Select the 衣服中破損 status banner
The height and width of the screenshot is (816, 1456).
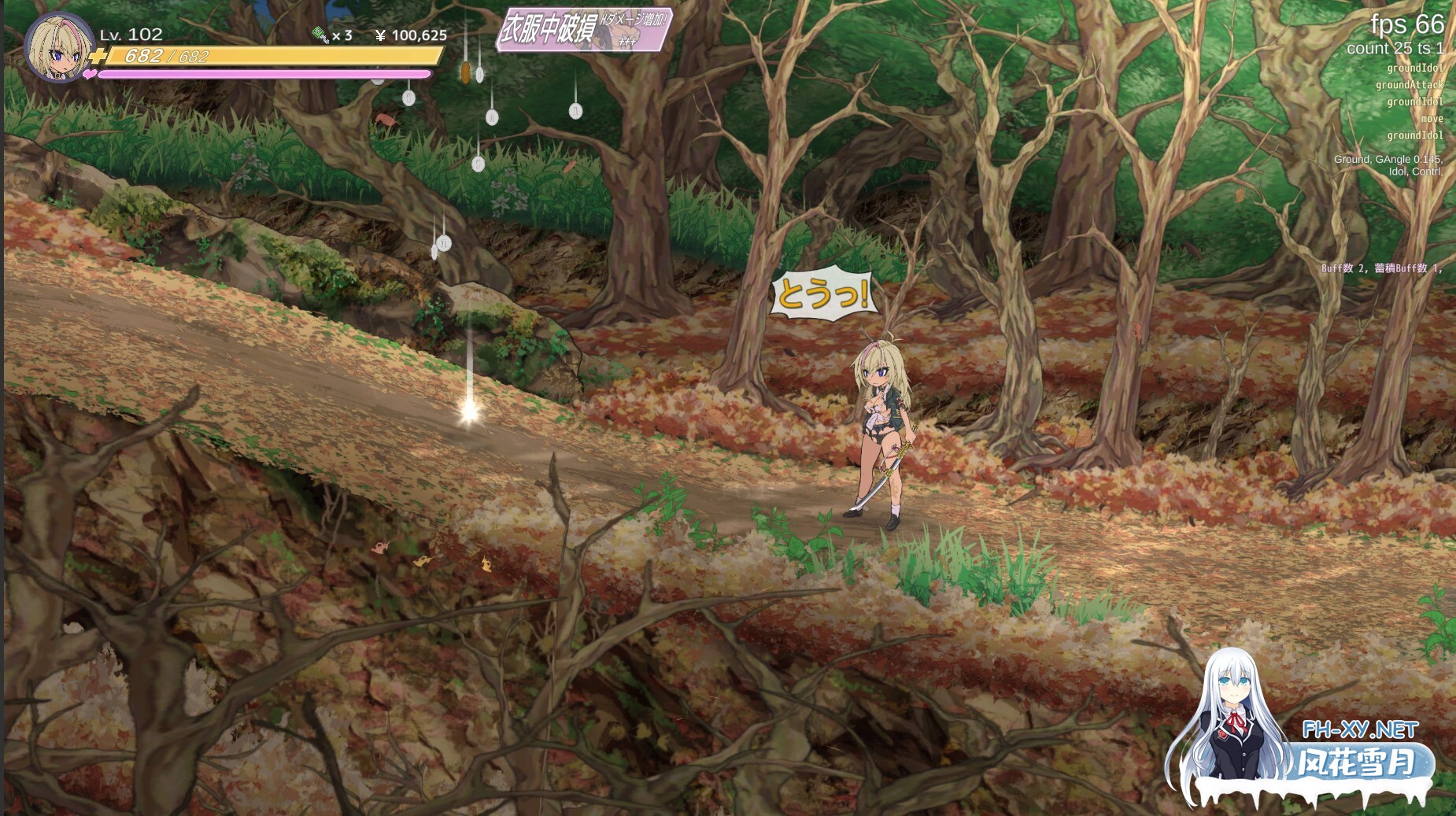[583, 30]
